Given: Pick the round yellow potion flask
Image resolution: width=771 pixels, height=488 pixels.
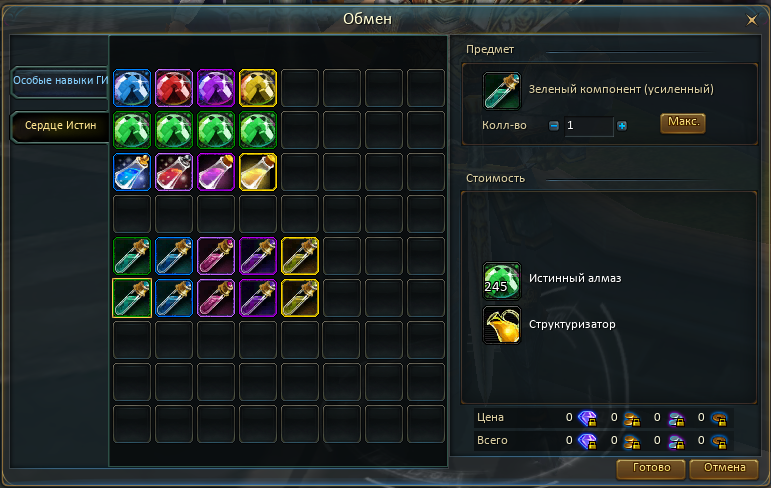Looking at the screenshot, I should [x=258, y=172].
